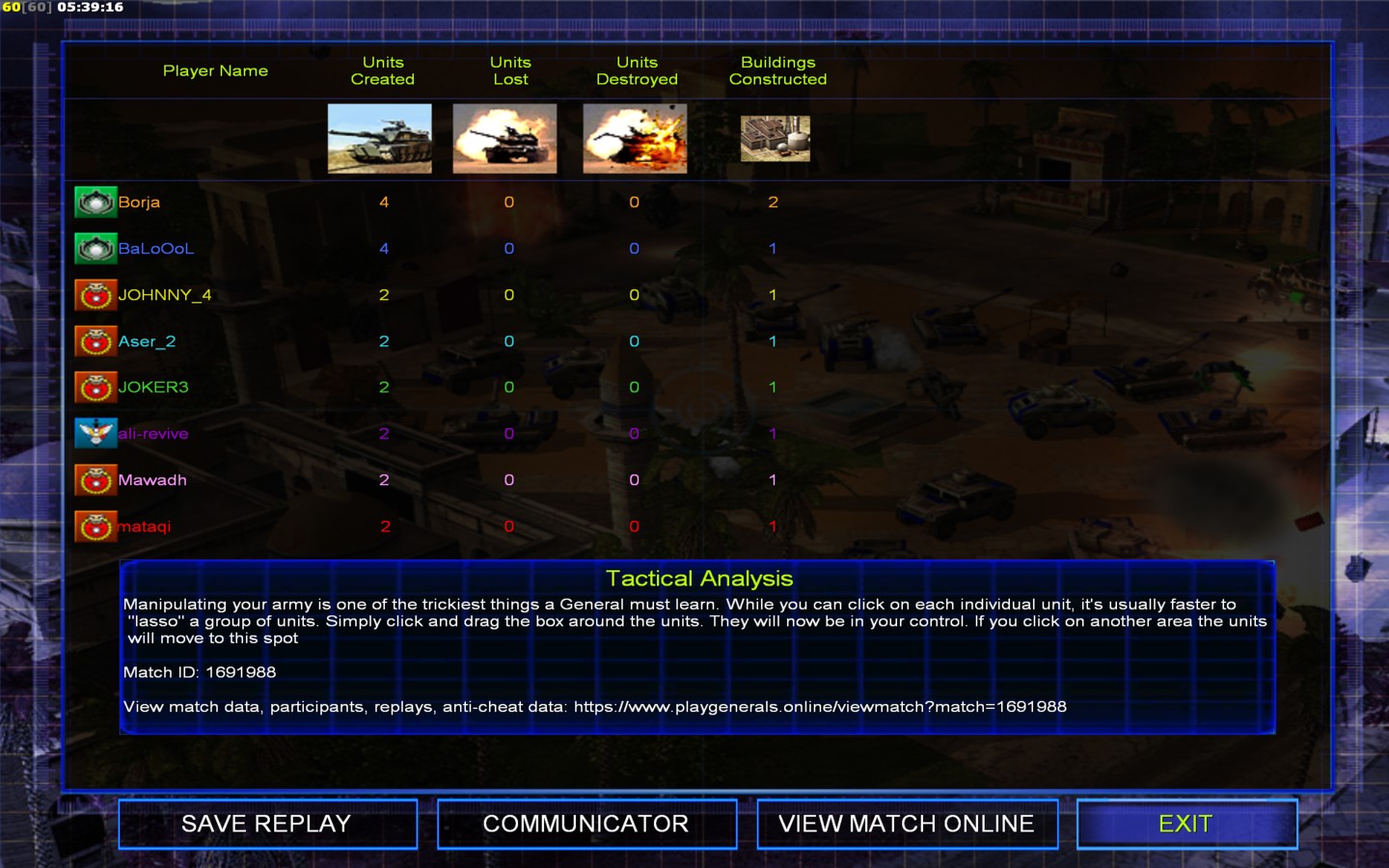The height and width of the screenshot is (868, 1389).
Task: Click the Units Created tank thumbnail
Action: (380, 139)
